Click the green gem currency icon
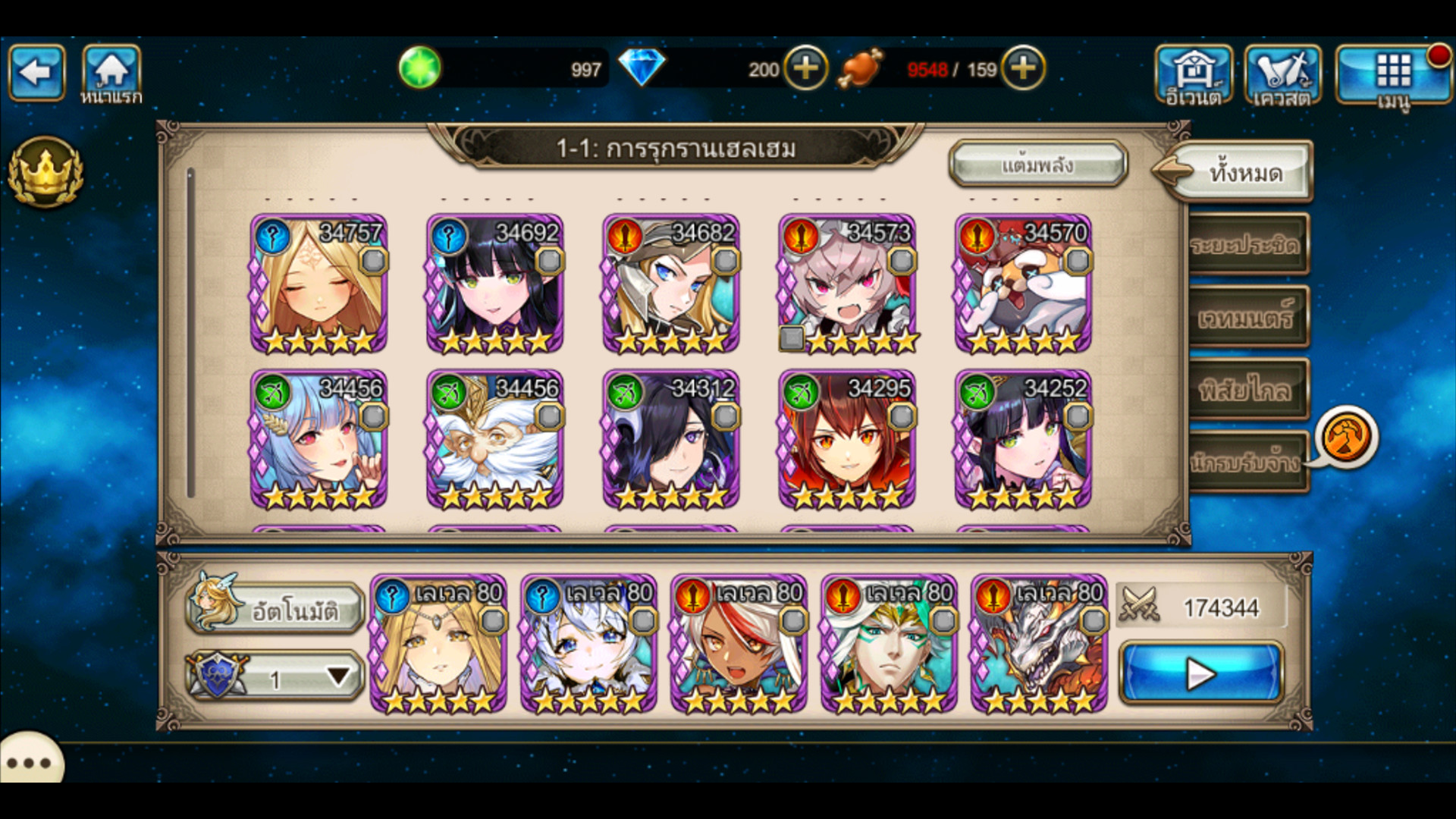Viewport: 1456px width, 819px height. pyautogui.click(x=422, y=68)
